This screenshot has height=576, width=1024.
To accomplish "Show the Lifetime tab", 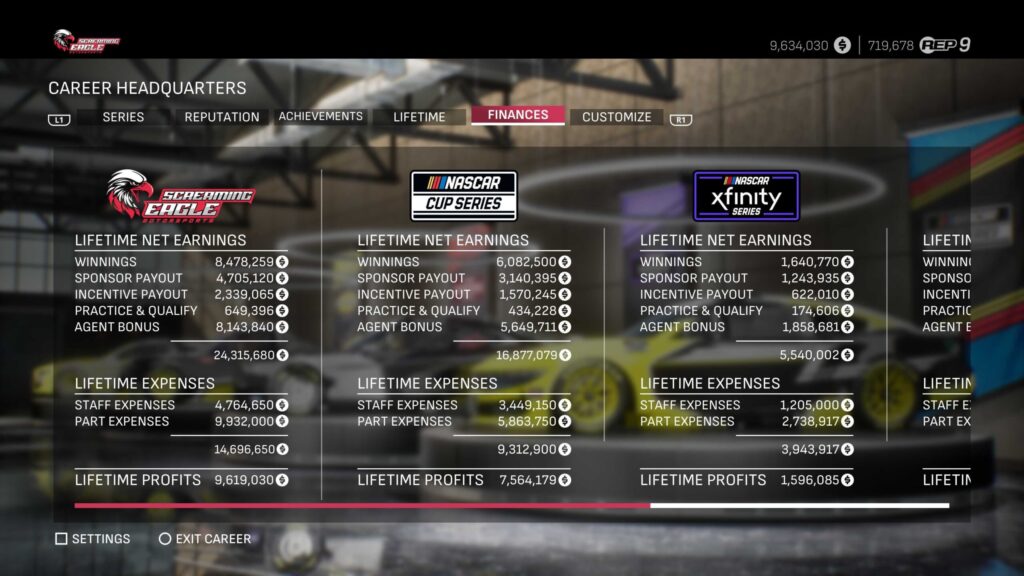I will [x=419, y=117].
